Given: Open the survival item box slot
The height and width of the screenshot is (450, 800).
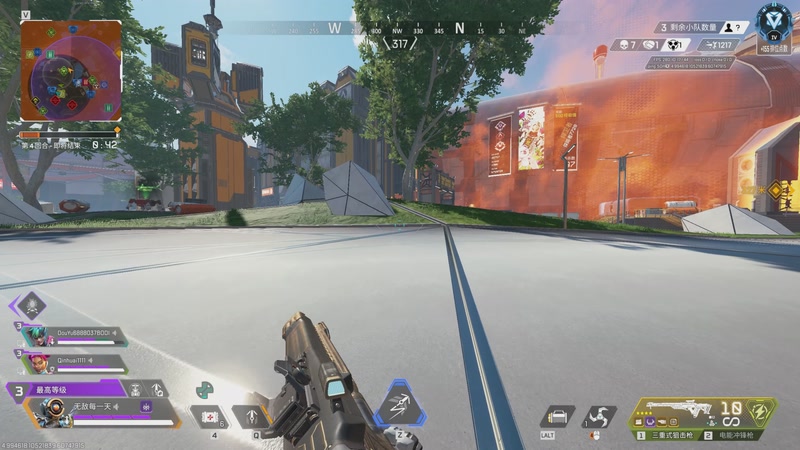Looking at the screenshot, I should click(558, 416).
